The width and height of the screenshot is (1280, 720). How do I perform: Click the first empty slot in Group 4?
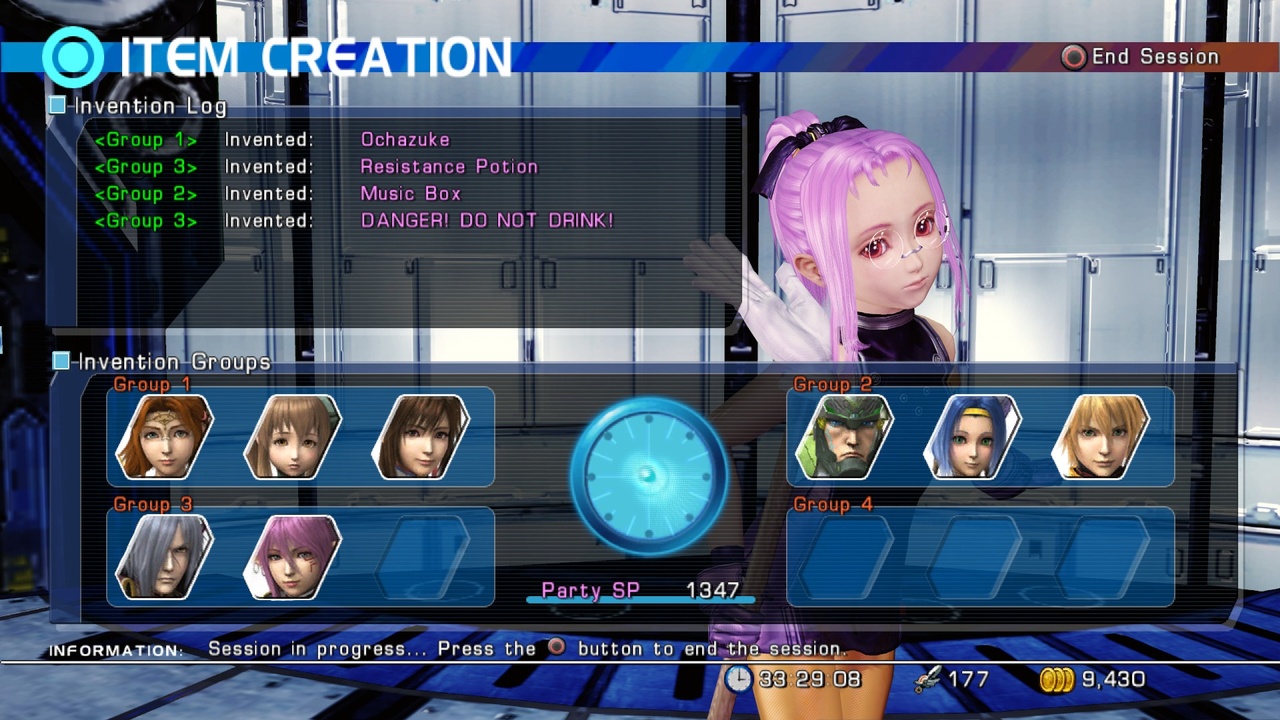point(845,557)
